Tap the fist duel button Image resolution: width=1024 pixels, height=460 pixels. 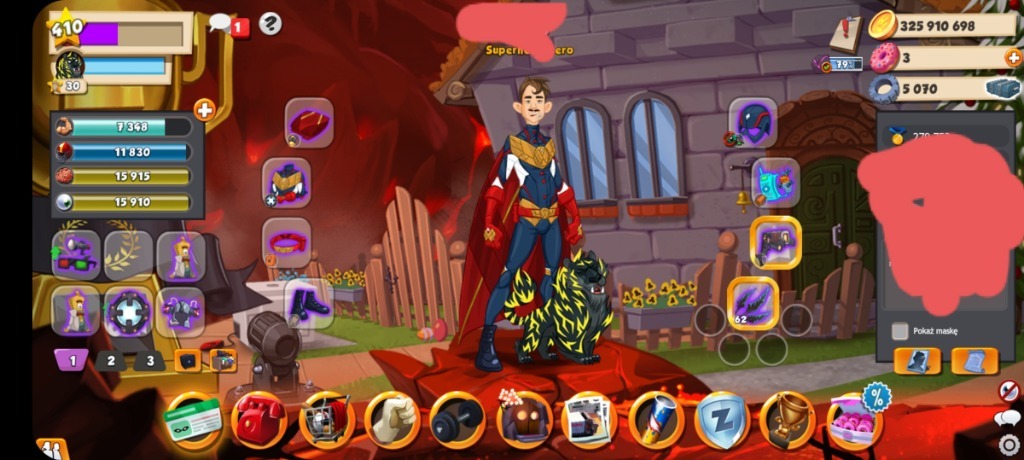click(x=391, y=419)
